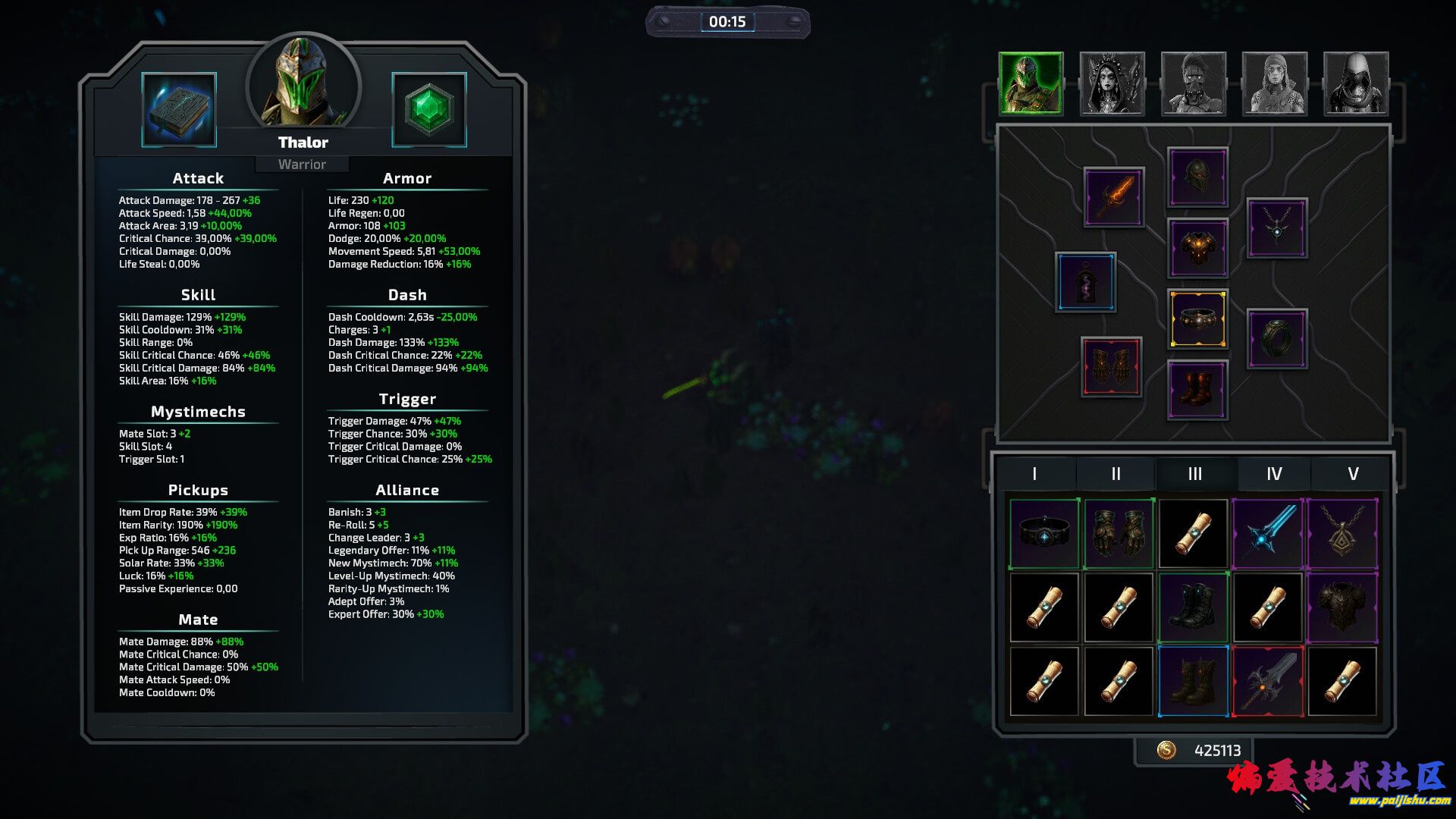Click the spellbook icon beside Thalor
Screen dimensions: 1456x819
coord(179,110)
